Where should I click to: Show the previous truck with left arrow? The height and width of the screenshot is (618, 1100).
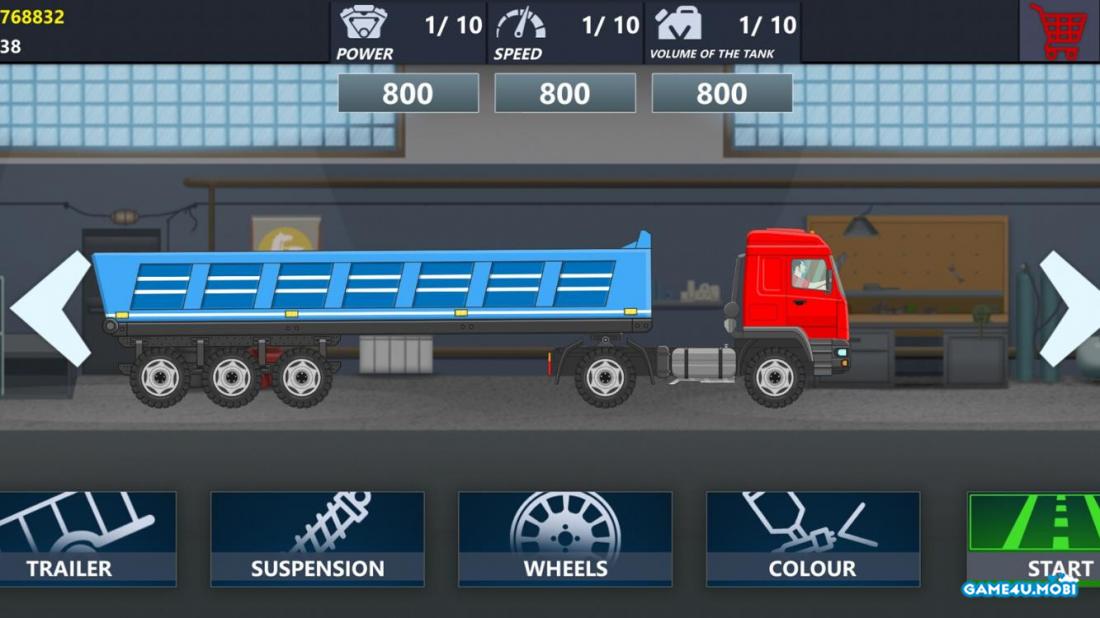click(50, 309)
